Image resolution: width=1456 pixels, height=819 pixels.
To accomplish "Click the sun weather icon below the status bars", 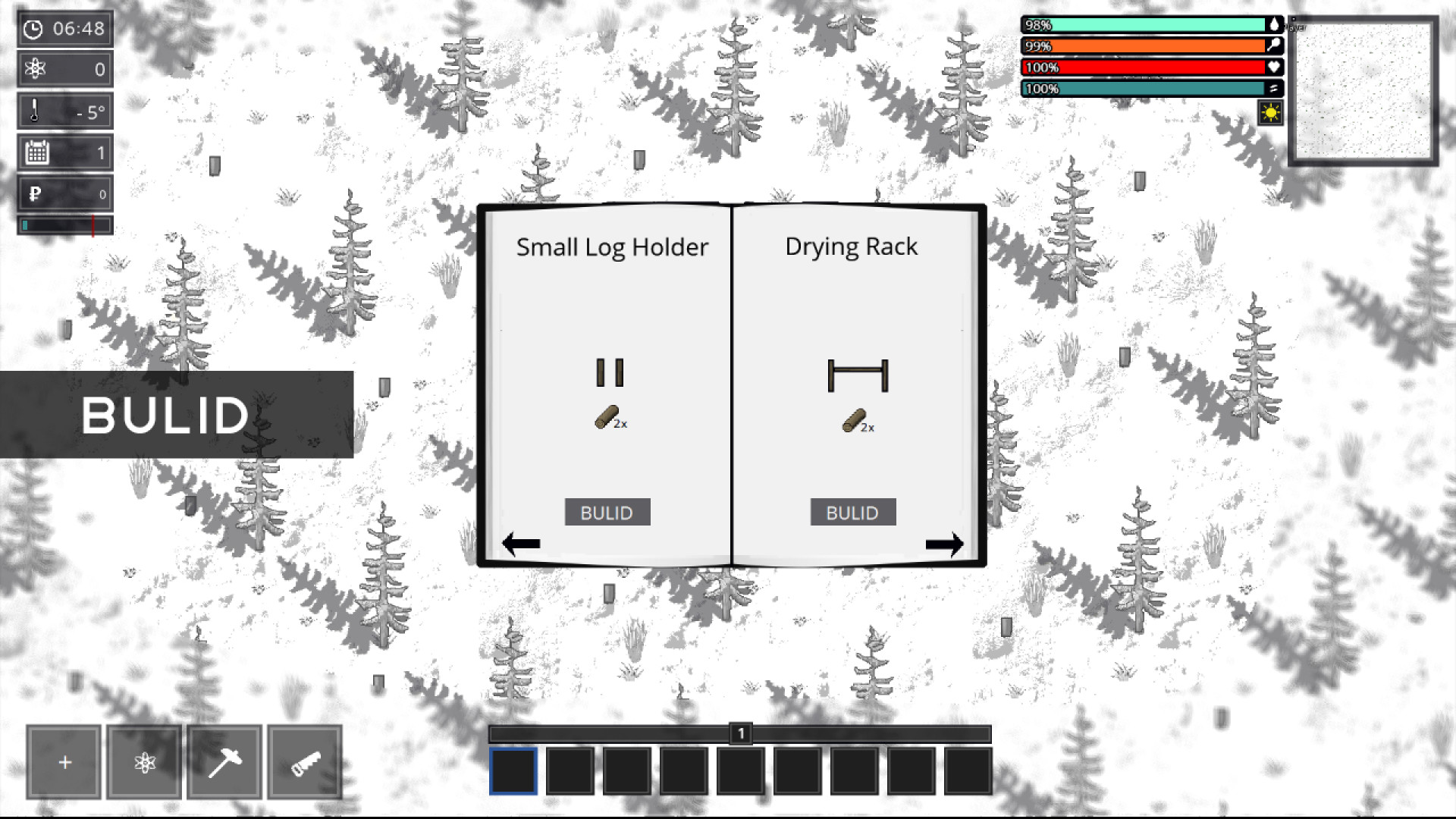I will [x=1270, y=112].
